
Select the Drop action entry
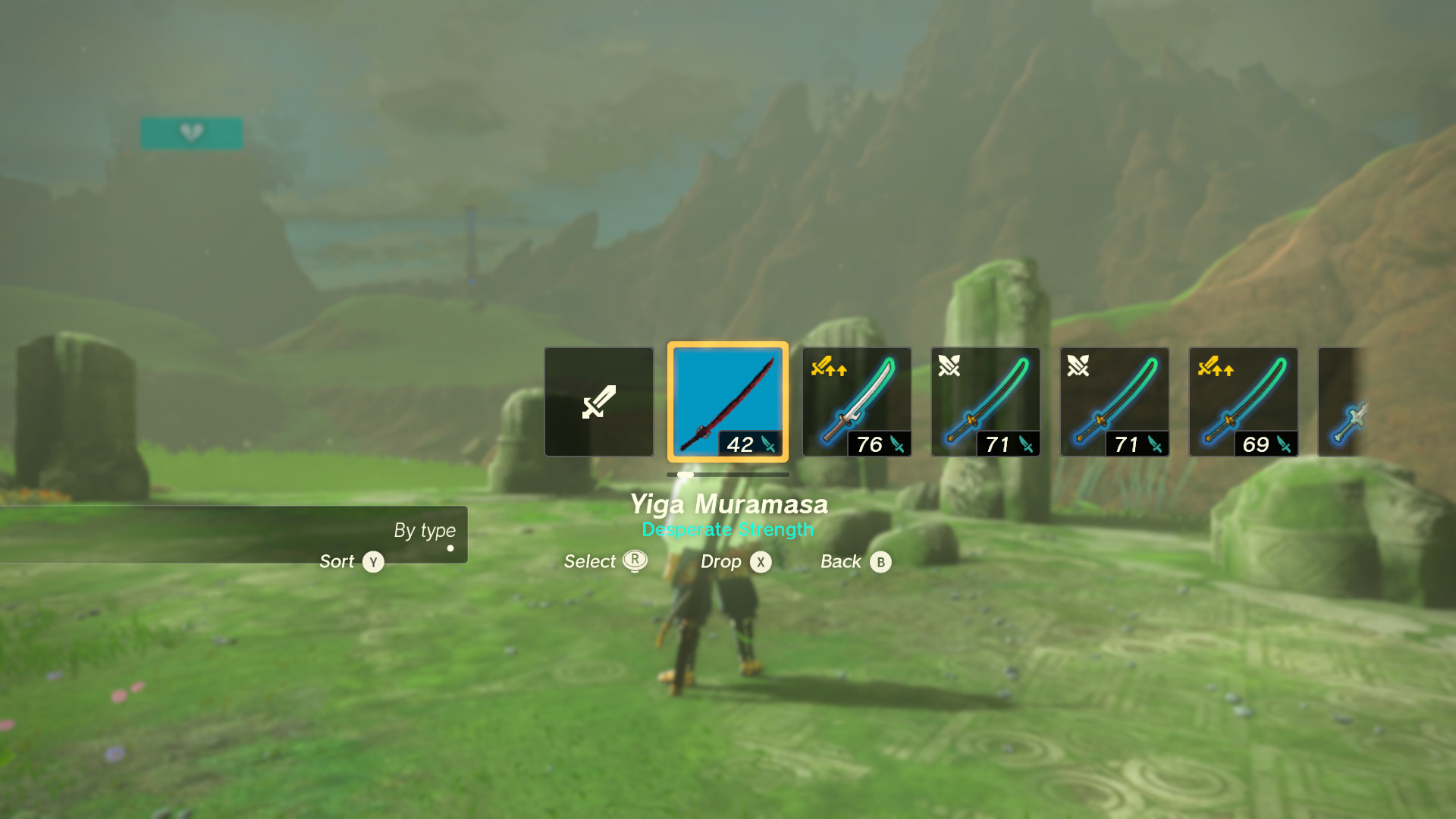pyautogui.click(x=733, y=562)
